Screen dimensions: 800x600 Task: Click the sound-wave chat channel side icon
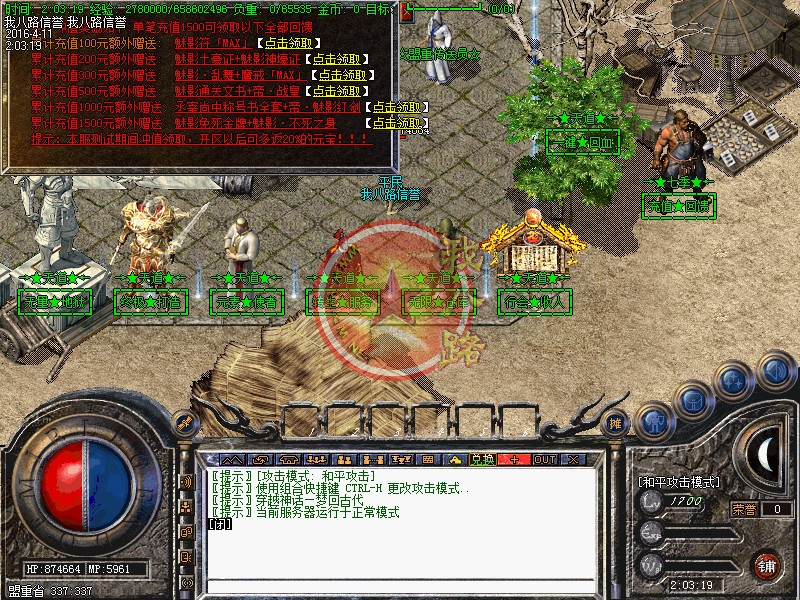pos(185,482)
